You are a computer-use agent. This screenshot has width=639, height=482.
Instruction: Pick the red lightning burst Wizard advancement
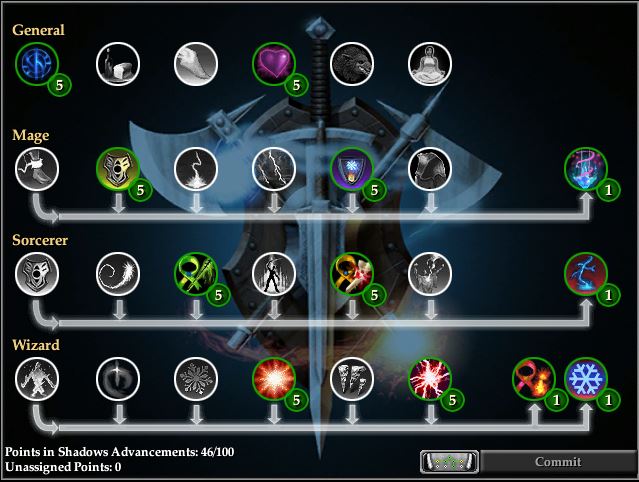point(430,379)
